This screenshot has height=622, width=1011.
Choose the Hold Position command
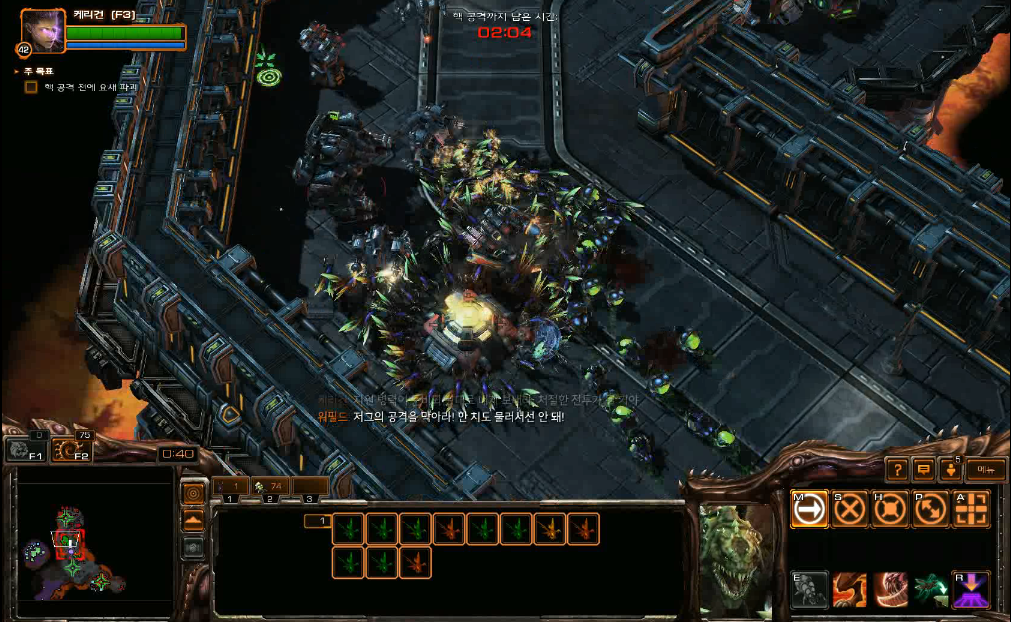click(x=890, y=509)
